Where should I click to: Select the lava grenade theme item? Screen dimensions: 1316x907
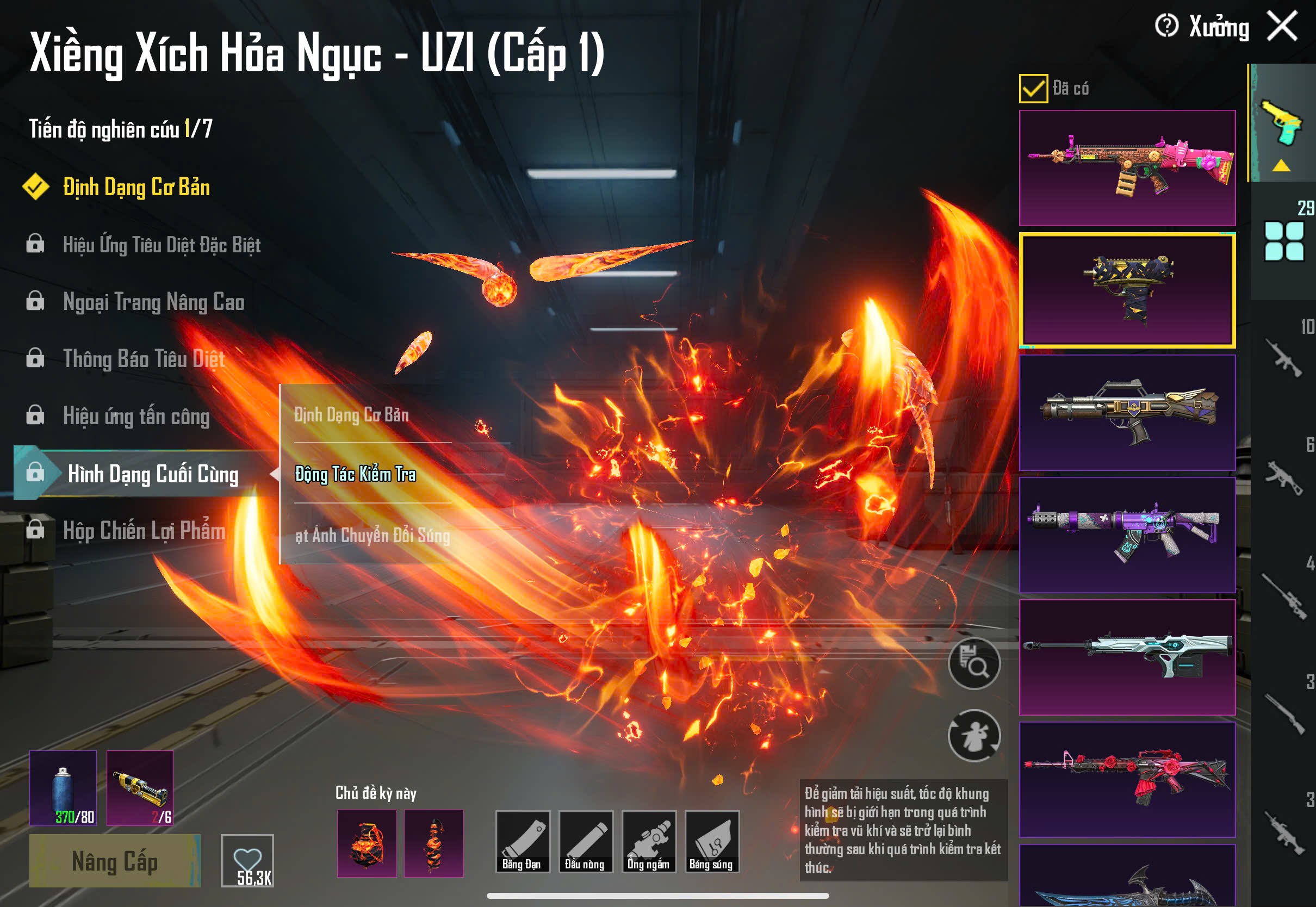pyautogui.click(x=367, y=843)
